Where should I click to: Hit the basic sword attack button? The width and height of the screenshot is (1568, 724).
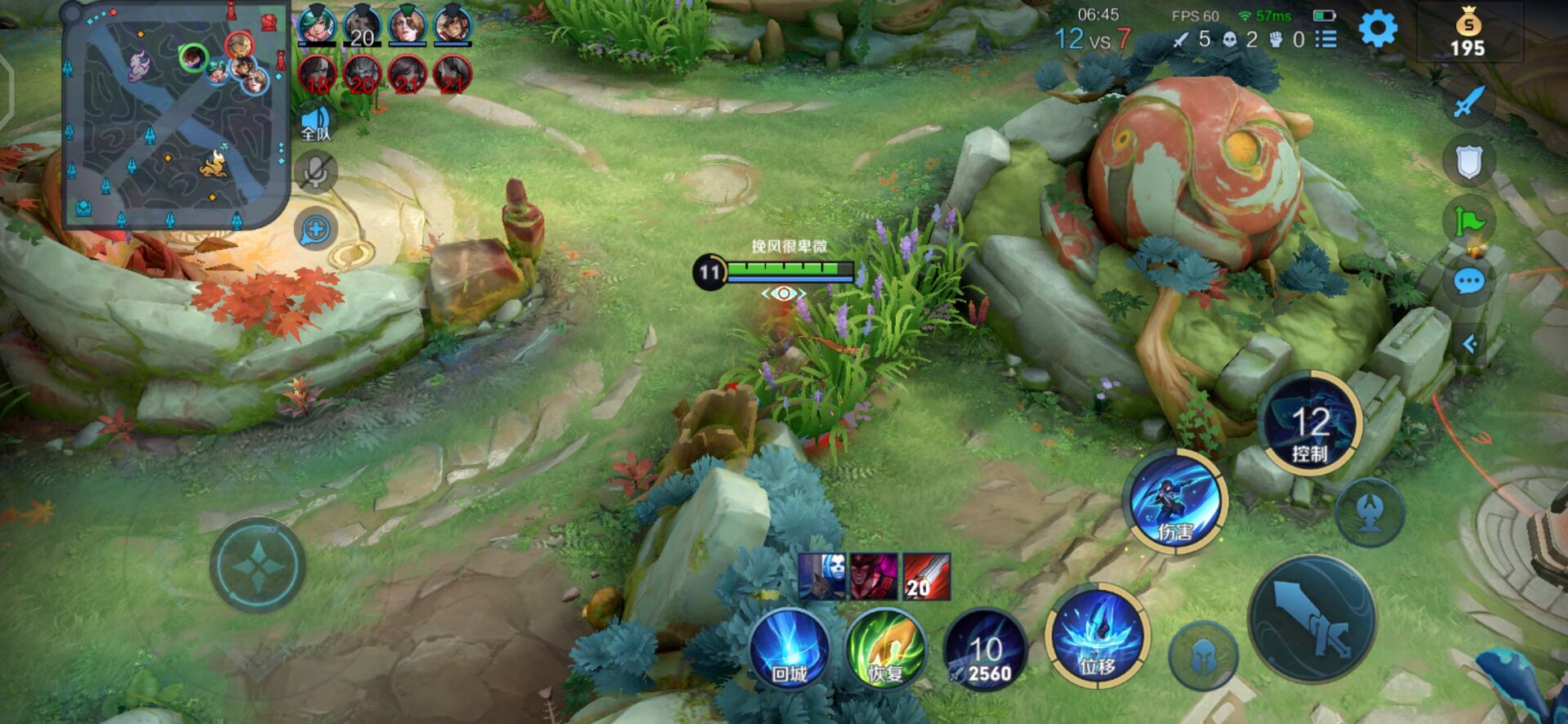[1313, 619]
